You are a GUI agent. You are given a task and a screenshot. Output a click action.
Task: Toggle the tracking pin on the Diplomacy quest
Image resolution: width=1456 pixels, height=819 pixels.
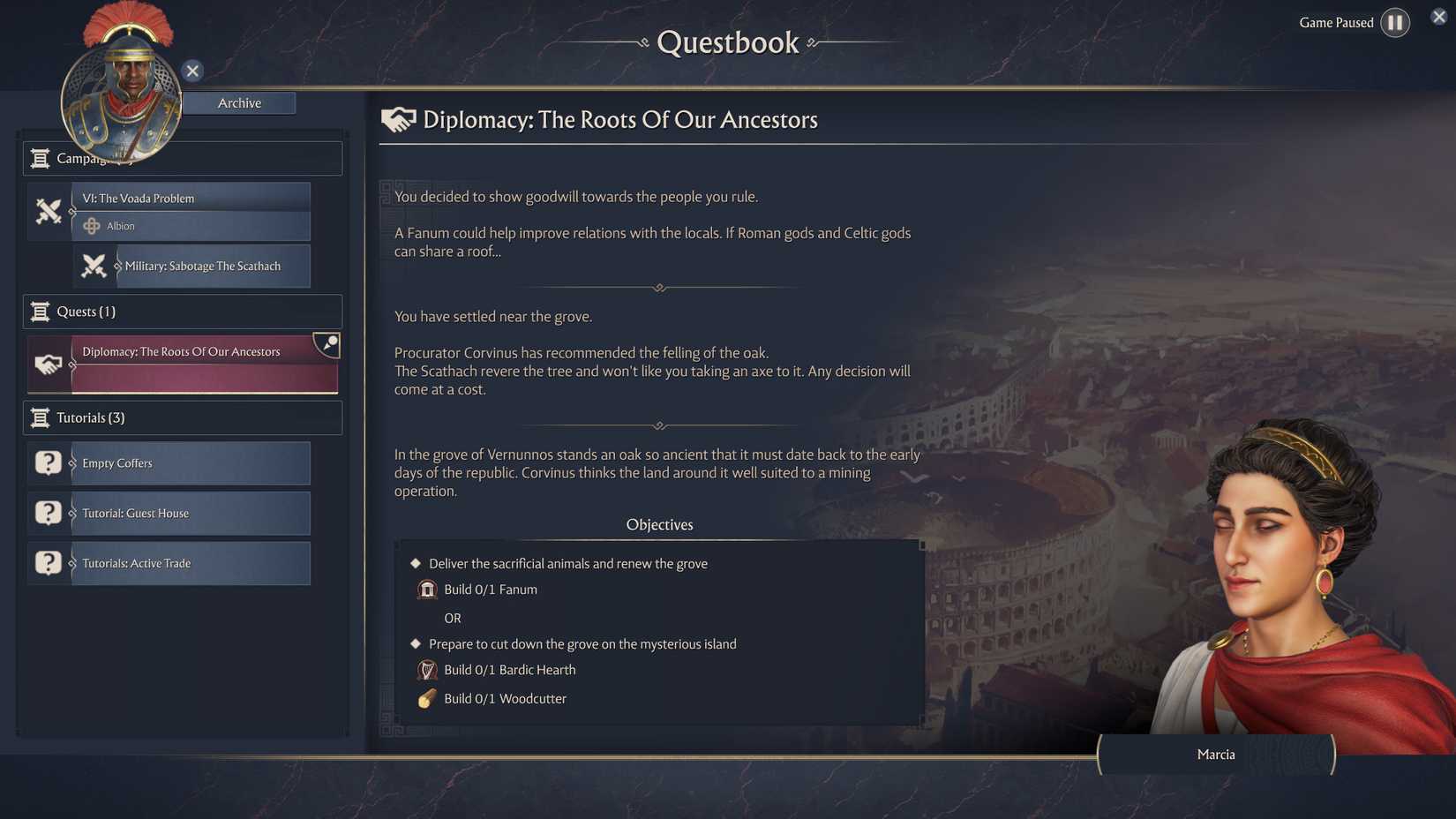coord(328,344)
